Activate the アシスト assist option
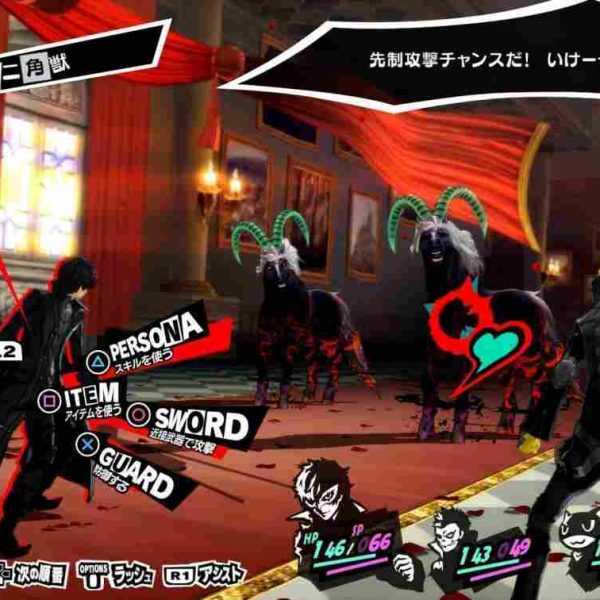The height and width of the screenshot is (600, 600). click(210, 577)
